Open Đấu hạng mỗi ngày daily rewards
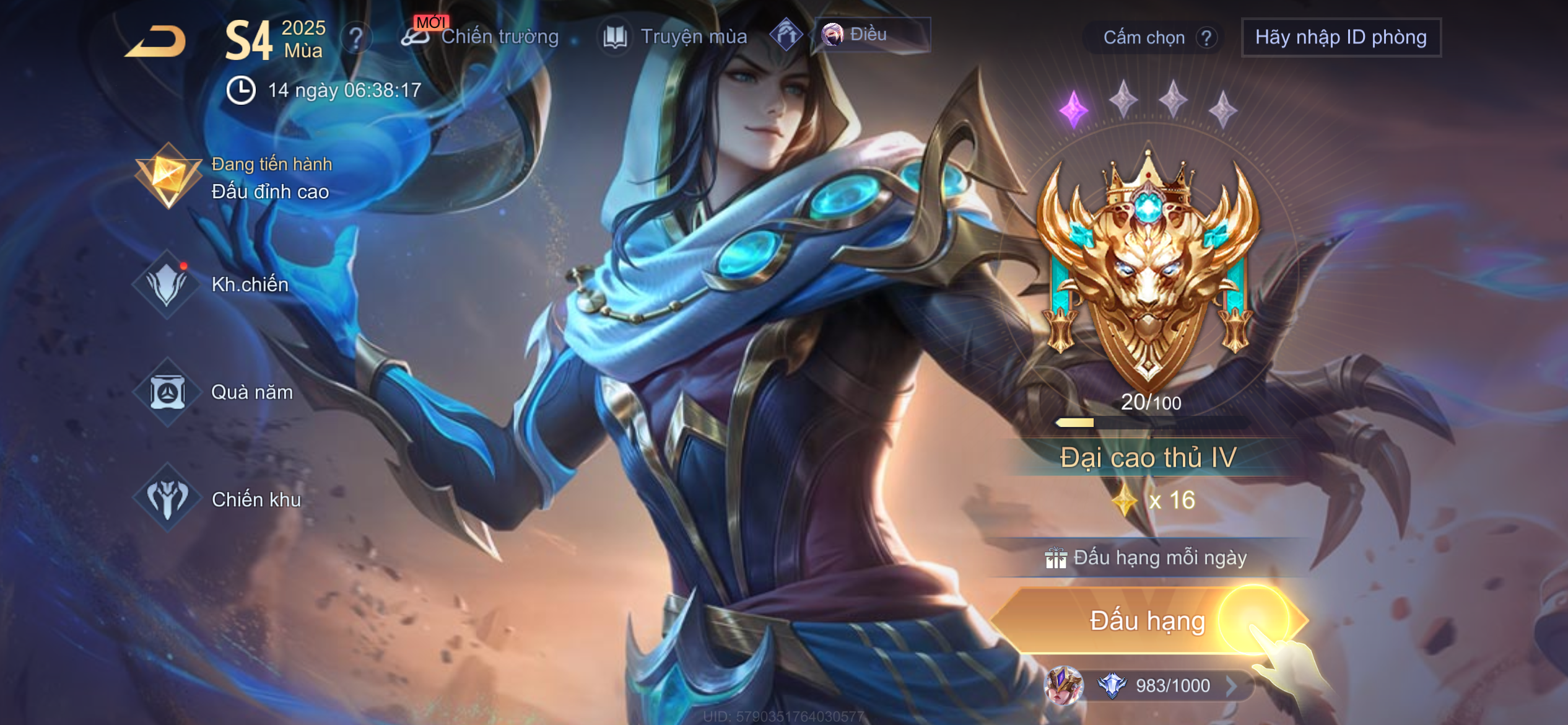This screenshot has width=1568, height=725. (1148, 558)
